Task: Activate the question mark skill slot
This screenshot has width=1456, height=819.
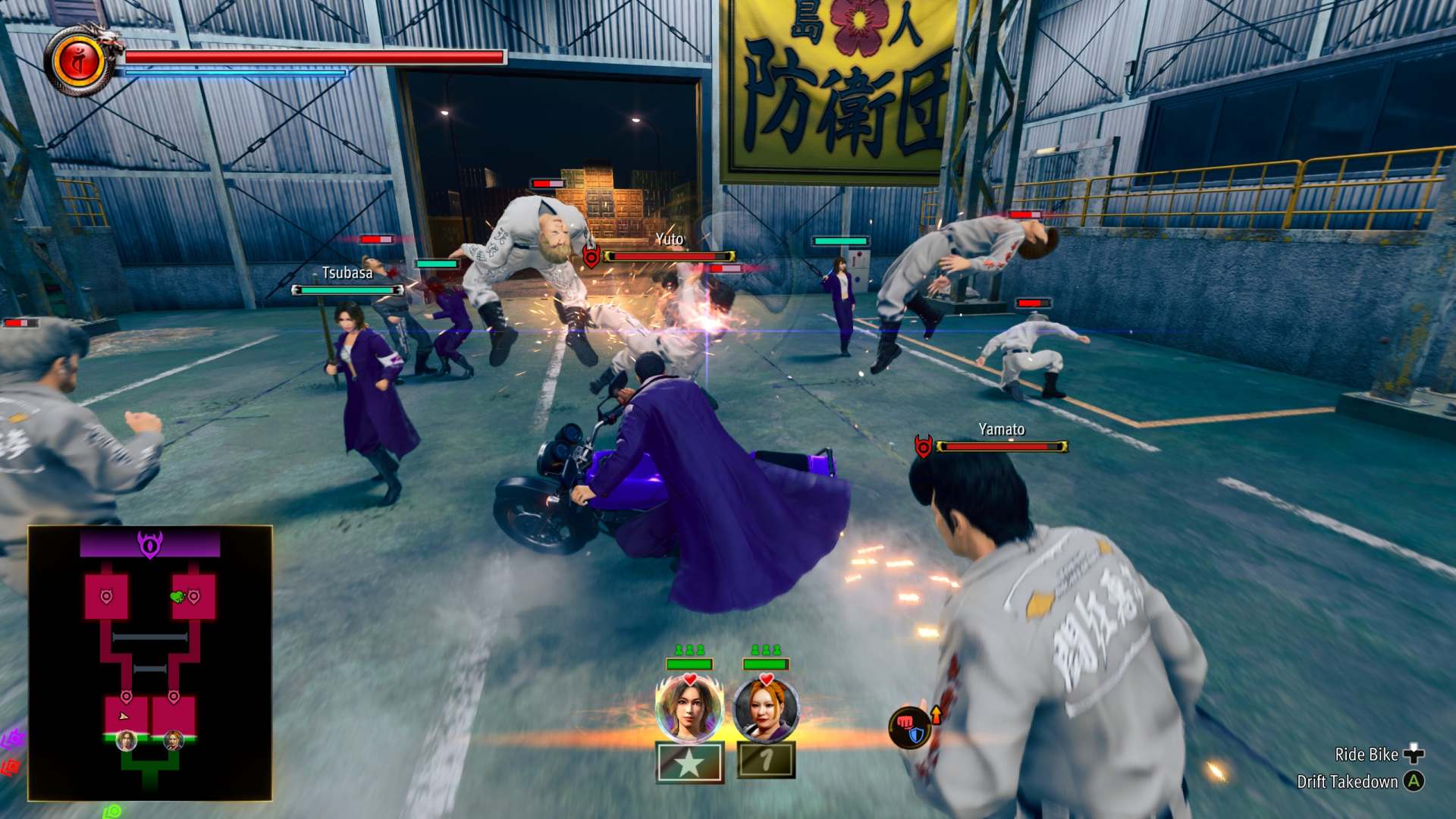Action: 767,760
